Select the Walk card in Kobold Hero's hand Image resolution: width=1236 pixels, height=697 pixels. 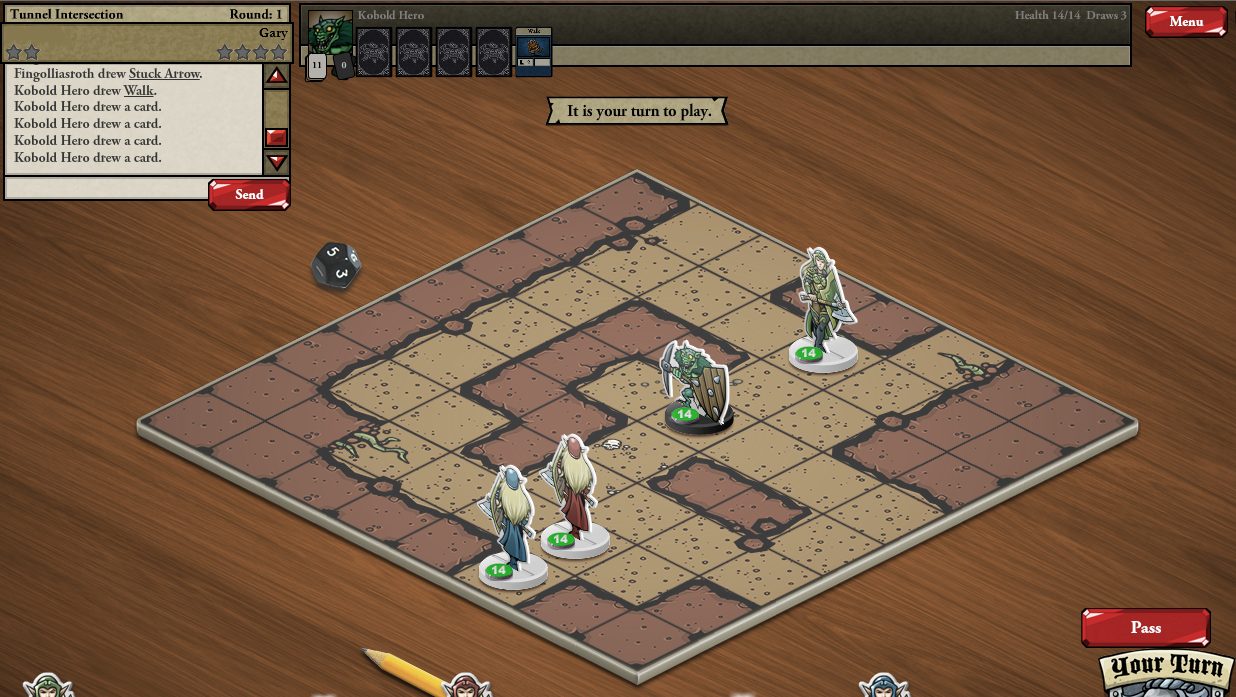533,51
